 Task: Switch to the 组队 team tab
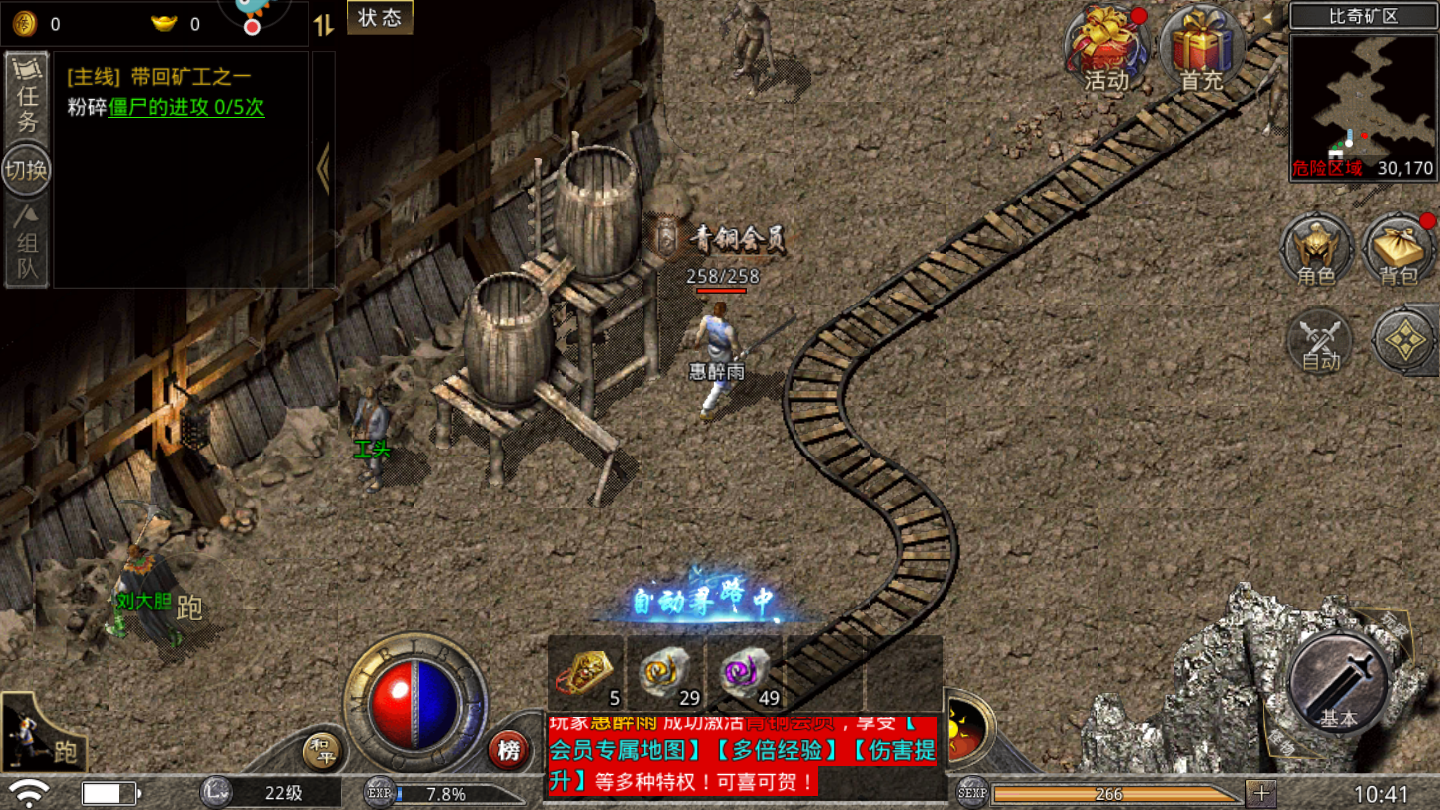coord(26,244)
